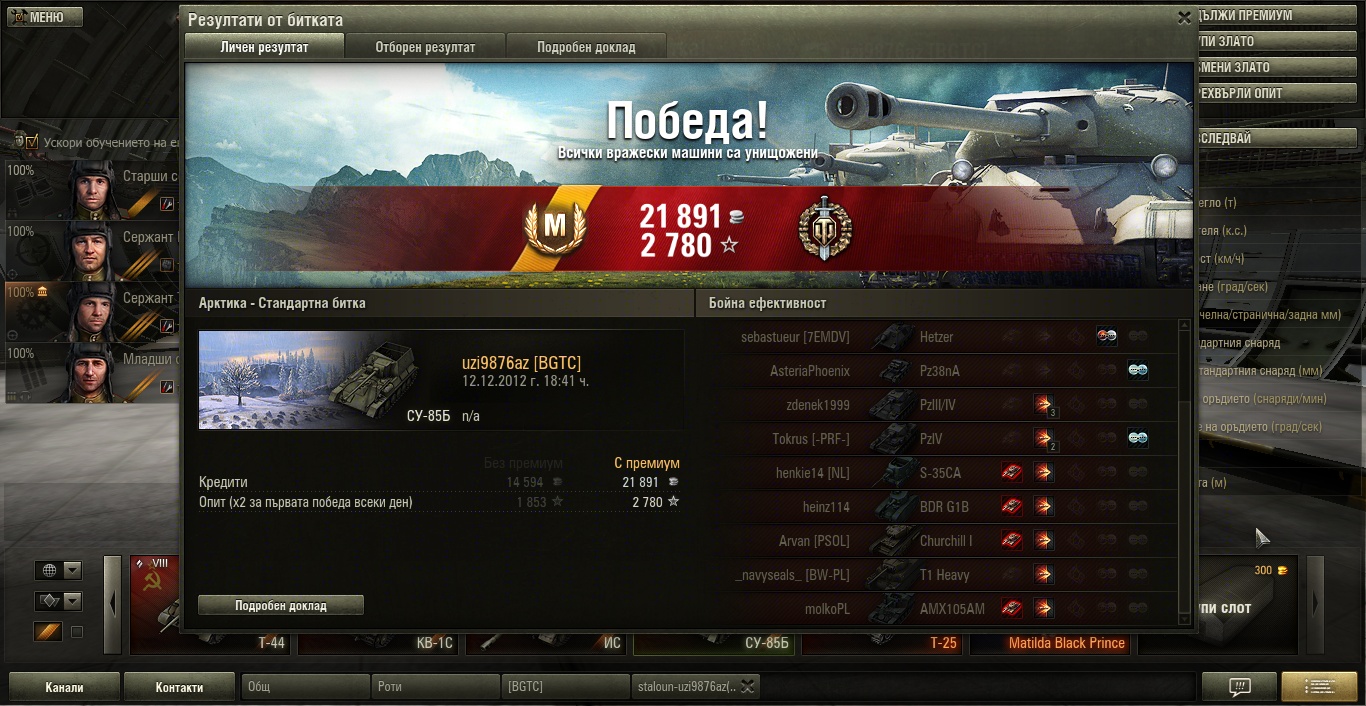Switch to the Общ chat tab

coord(305,687)
